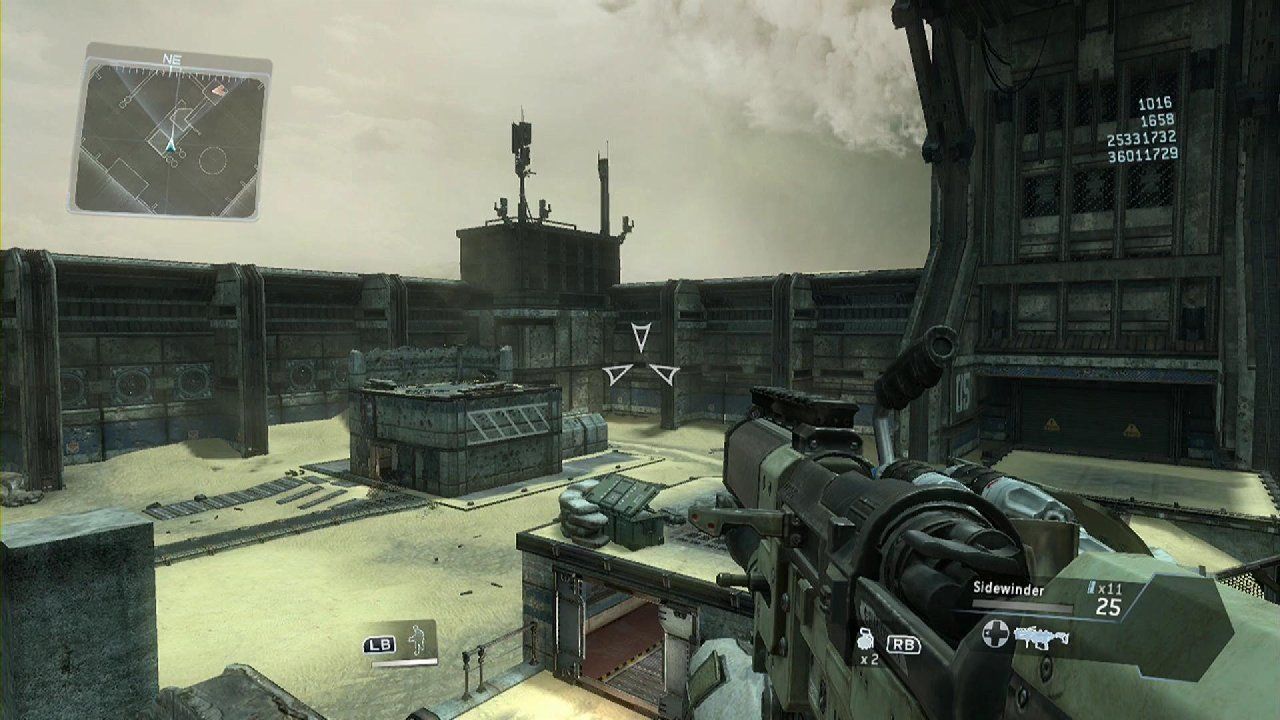Click the magazine icon beside x11

[x=1091, y=588]
